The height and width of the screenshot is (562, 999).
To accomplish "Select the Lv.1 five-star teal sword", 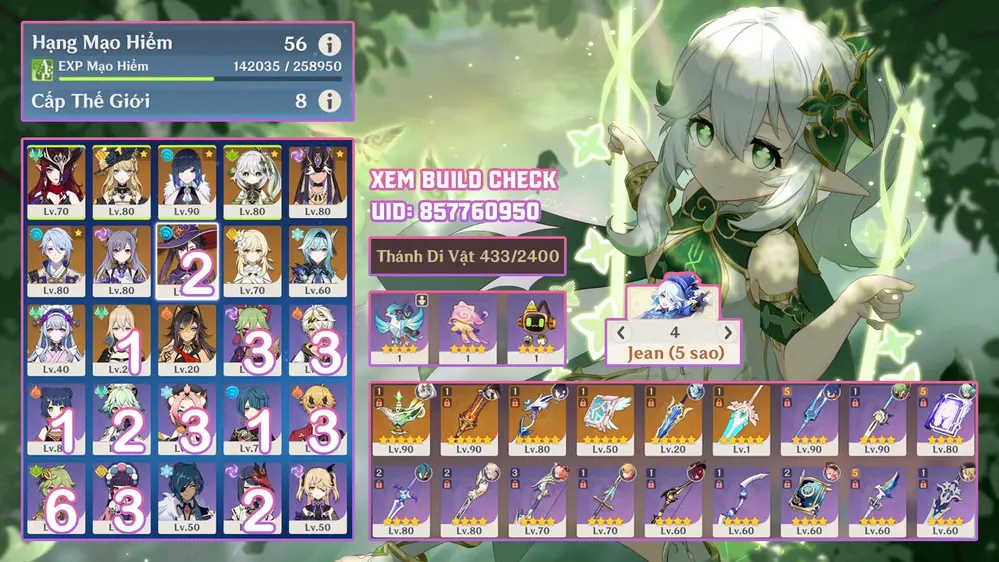I will coord(741,419).
